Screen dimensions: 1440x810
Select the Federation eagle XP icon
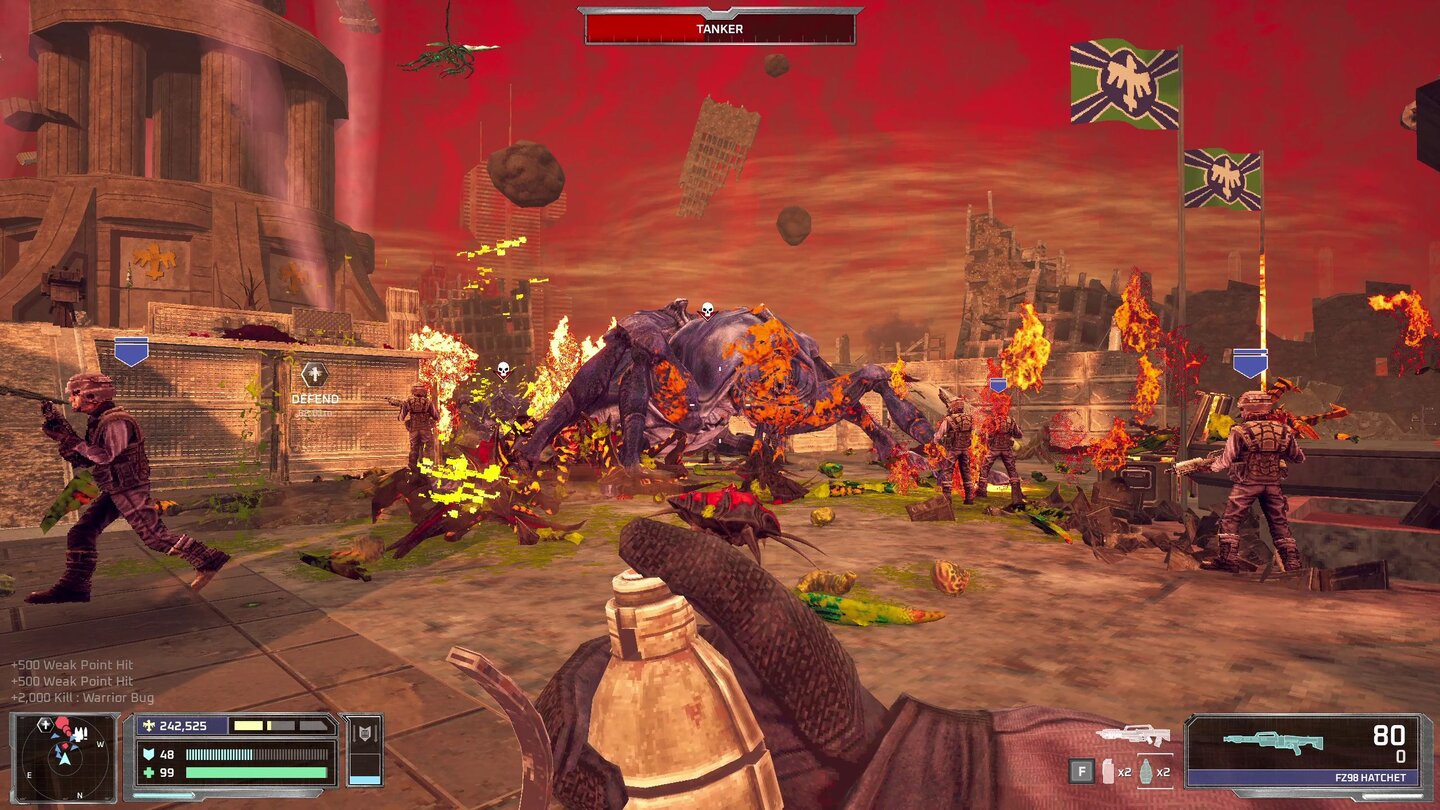(x=150, y=726)
